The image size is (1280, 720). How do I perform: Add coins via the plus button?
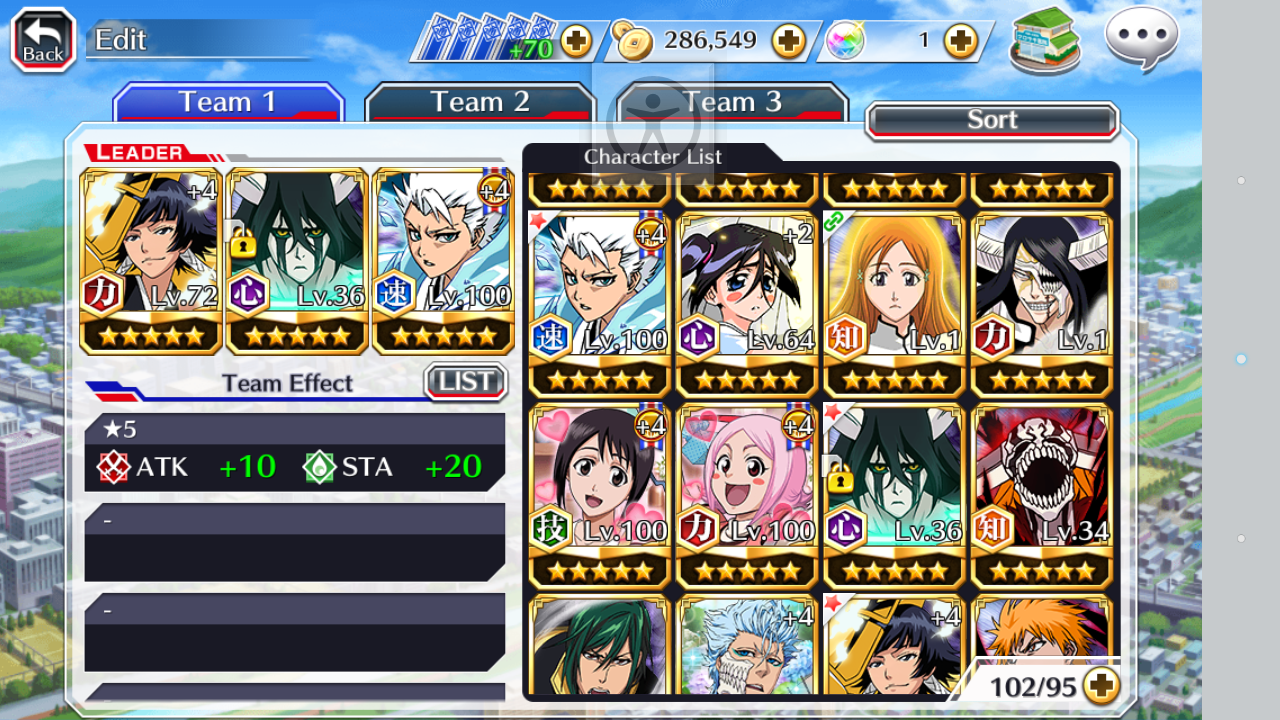tap(788, 41)
